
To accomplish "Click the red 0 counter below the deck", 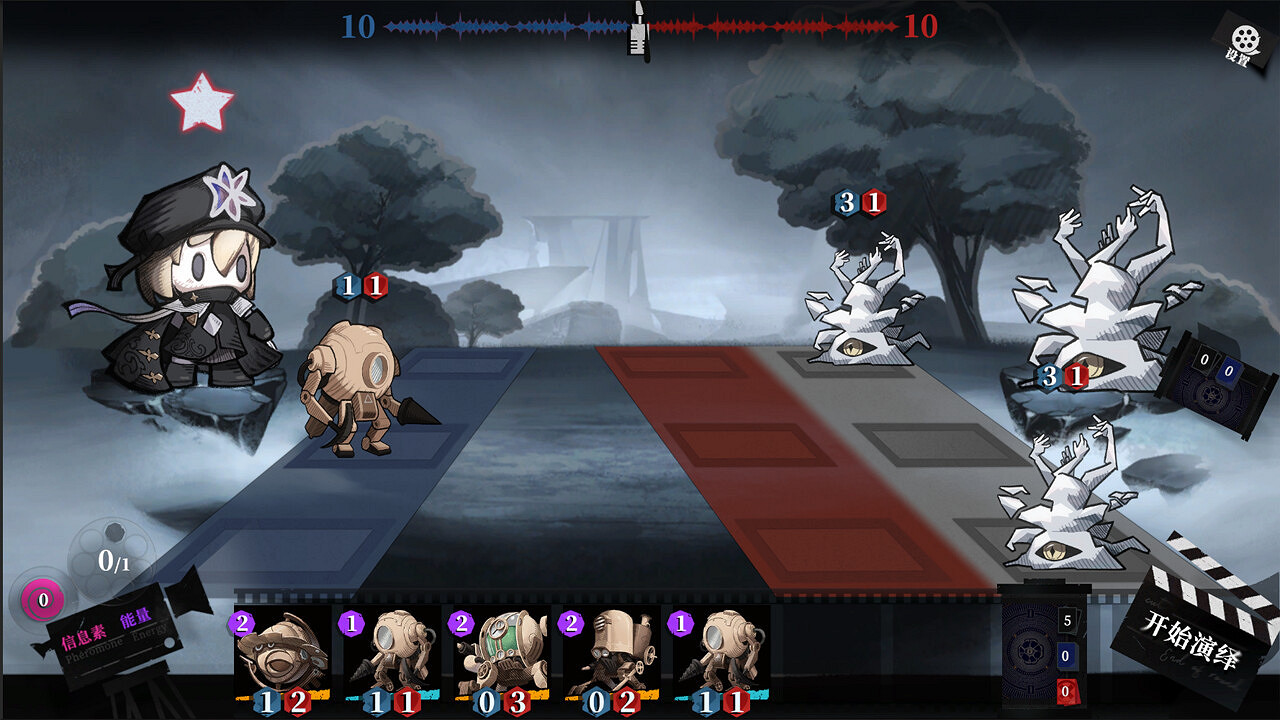I will (x=1068, y=690).
